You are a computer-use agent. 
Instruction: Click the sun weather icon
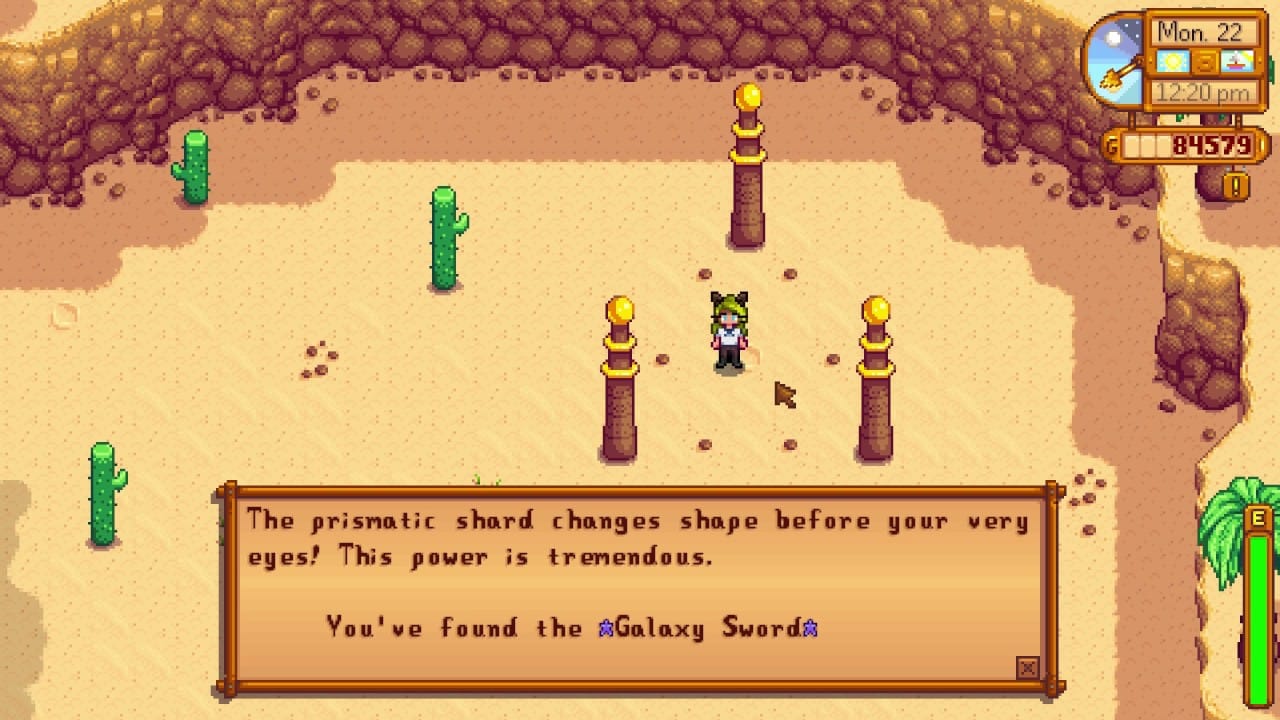click(x=1171, y=59)
